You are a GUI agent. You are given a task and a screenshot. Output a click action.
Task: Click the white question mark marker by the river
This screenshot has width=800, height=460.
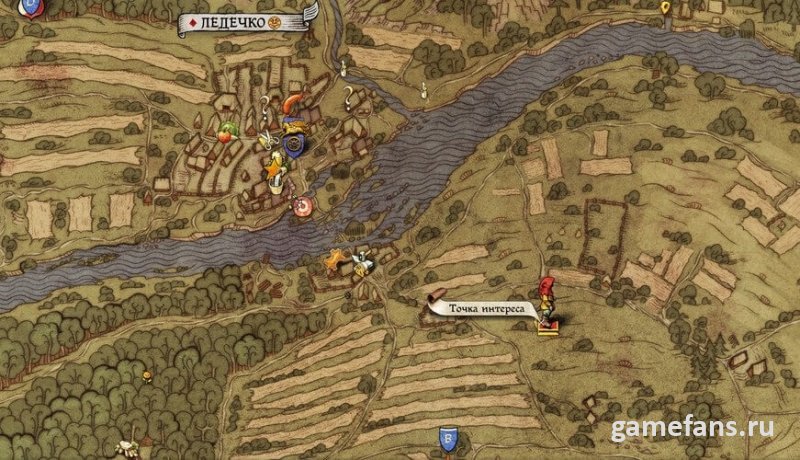pyautogui.click(x=349, y=97)
